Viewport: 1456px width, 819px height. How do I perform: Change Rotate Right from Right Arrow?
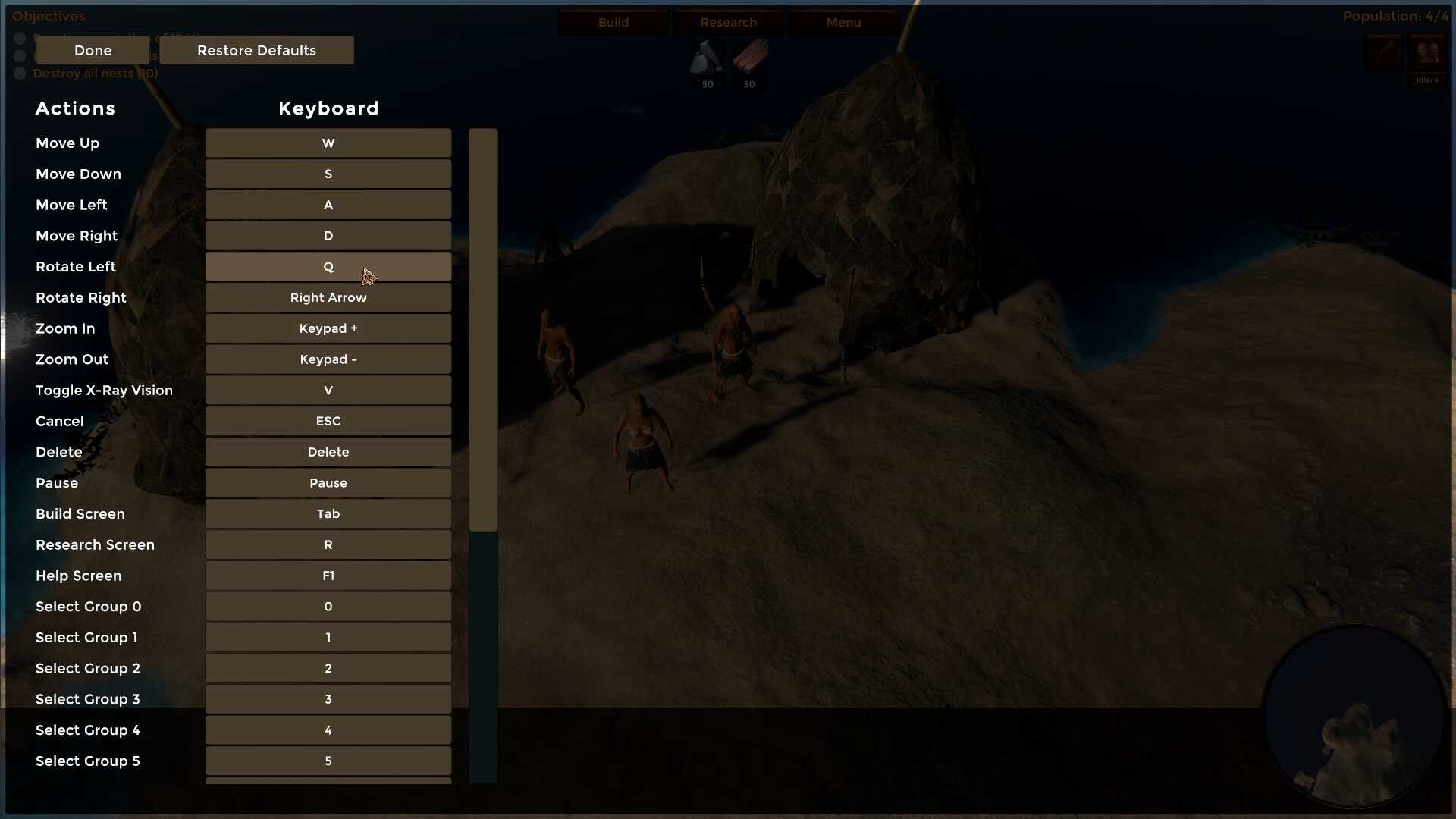328,298
